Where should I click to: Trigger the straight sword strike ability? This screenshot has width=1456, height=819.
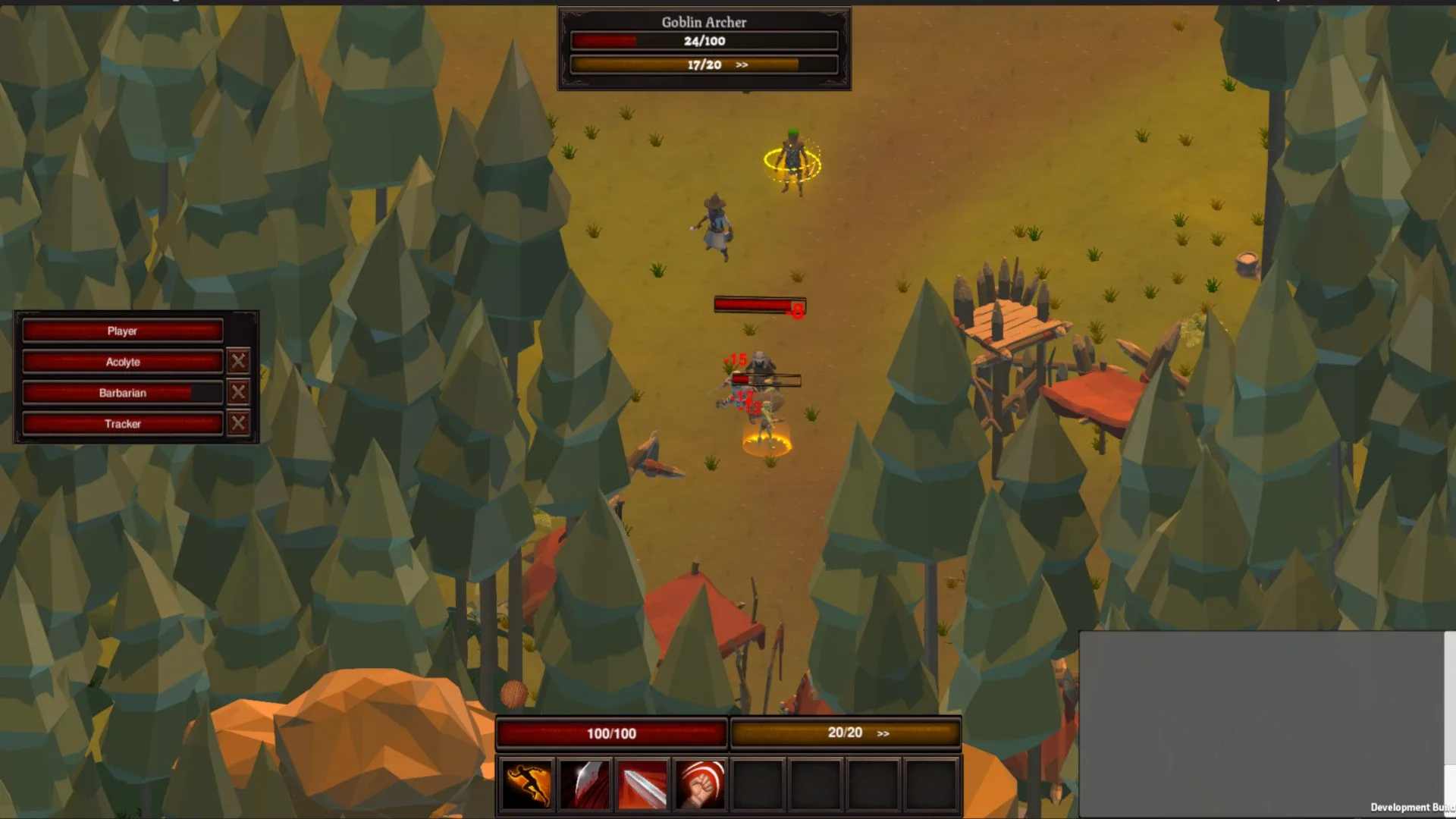click(x=642, y=784)
